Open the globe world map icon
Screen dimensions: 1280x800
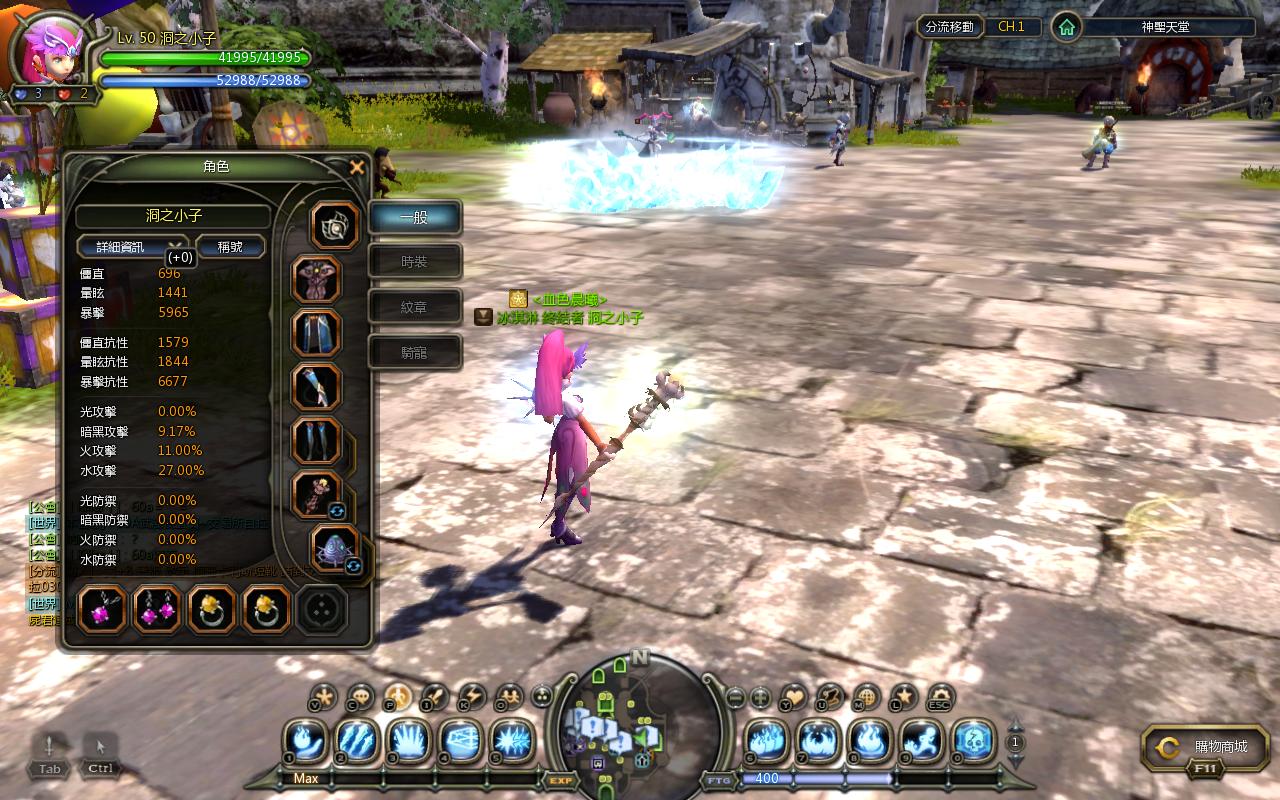pos(867,697)
